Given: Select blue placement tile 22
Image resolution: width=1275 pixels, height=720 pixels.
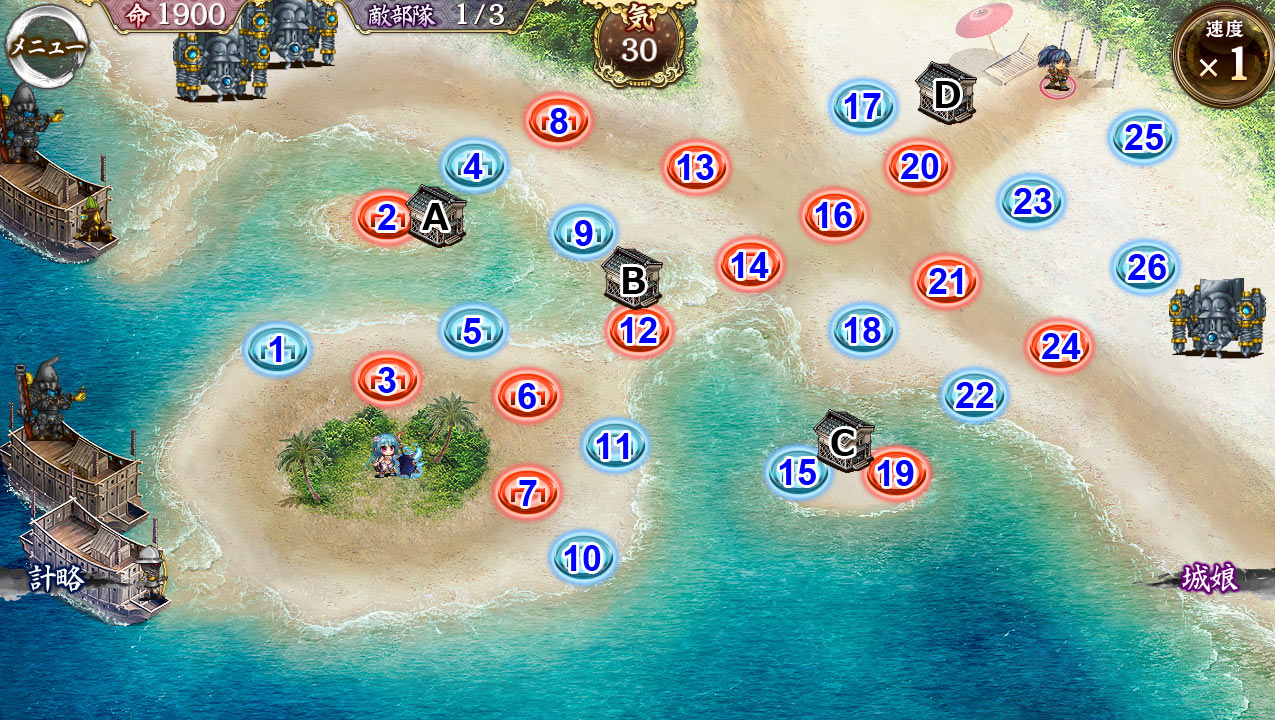Looking at the screenshot, I should (974, 395).
